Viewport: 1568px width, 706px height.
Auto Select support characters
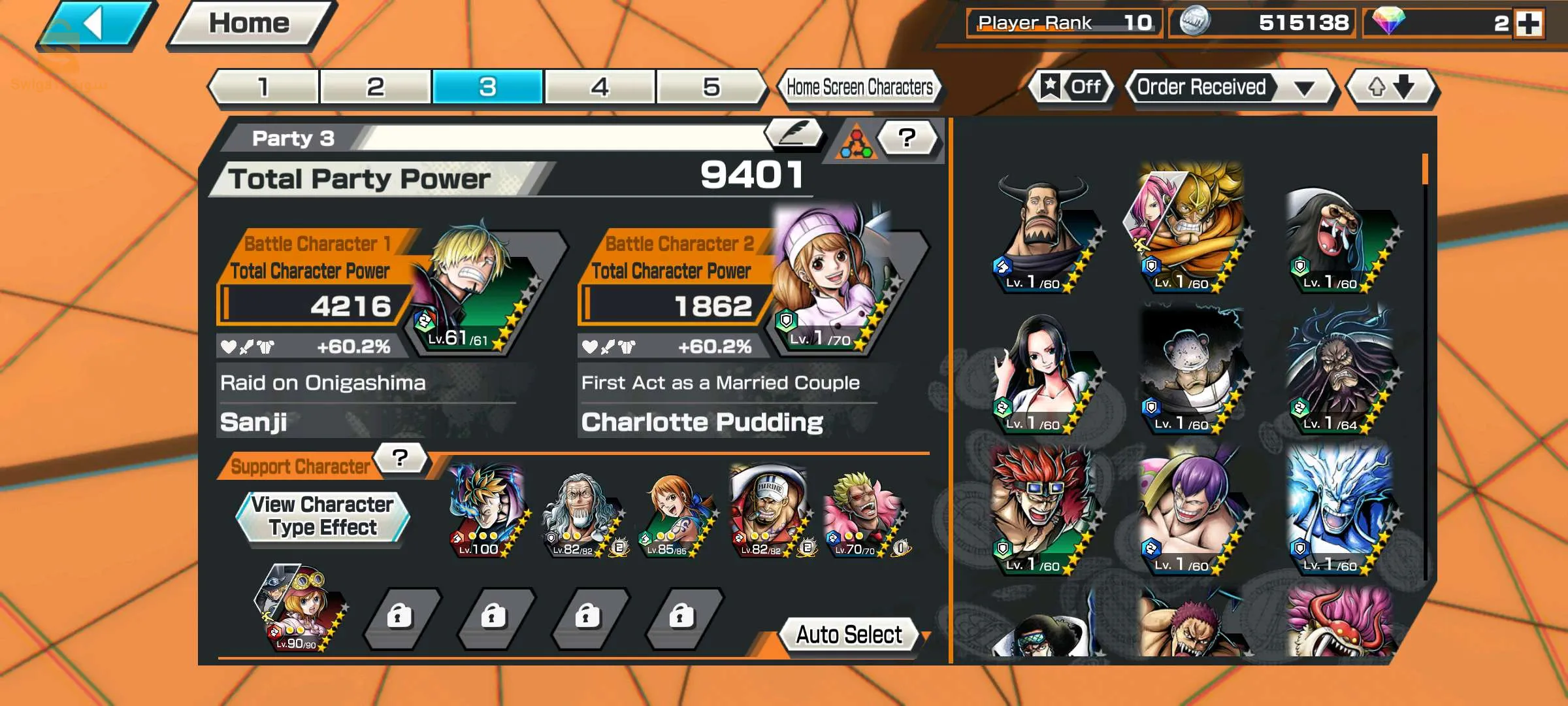coord(849,635)
